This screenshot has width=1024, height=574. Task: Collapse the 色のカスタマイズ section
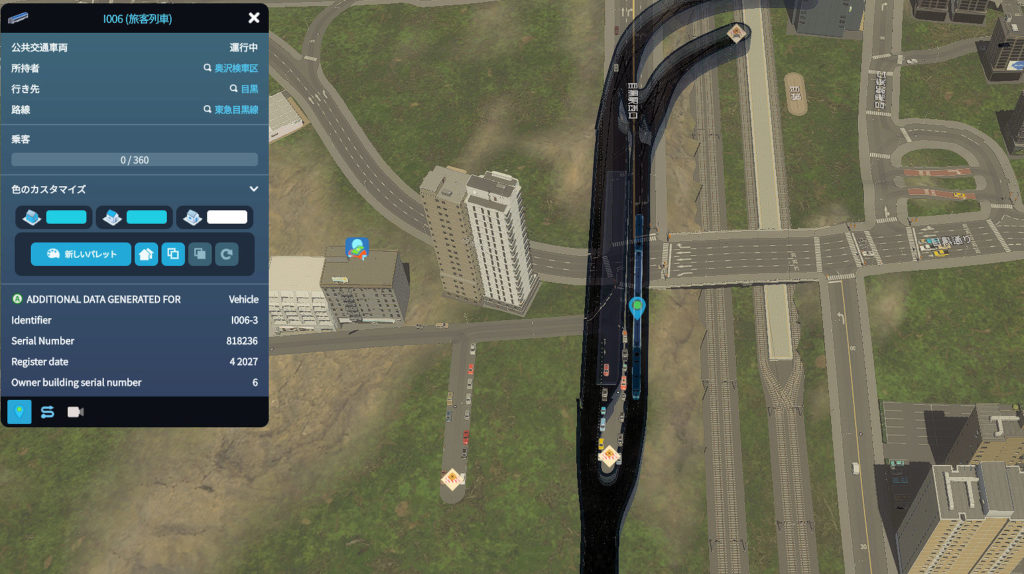coord(254,189)
